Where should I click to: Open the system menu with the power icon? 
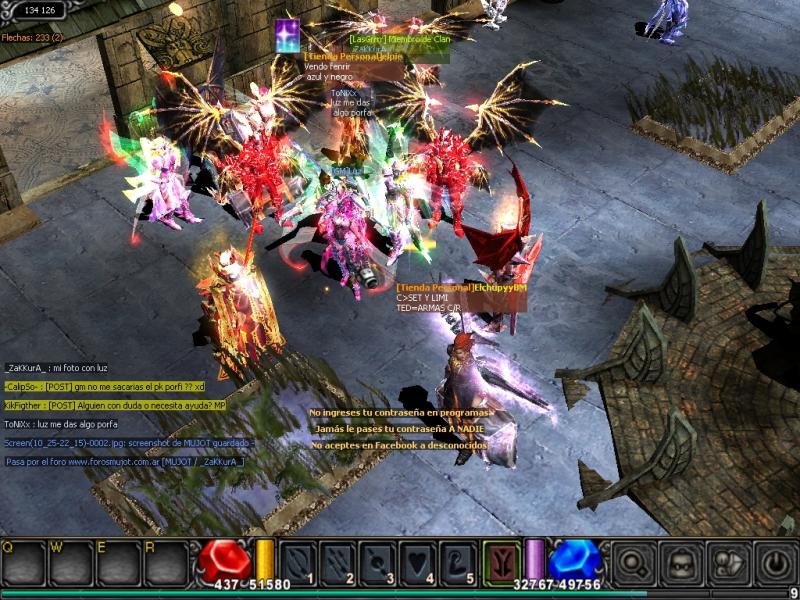coord(775,562)
